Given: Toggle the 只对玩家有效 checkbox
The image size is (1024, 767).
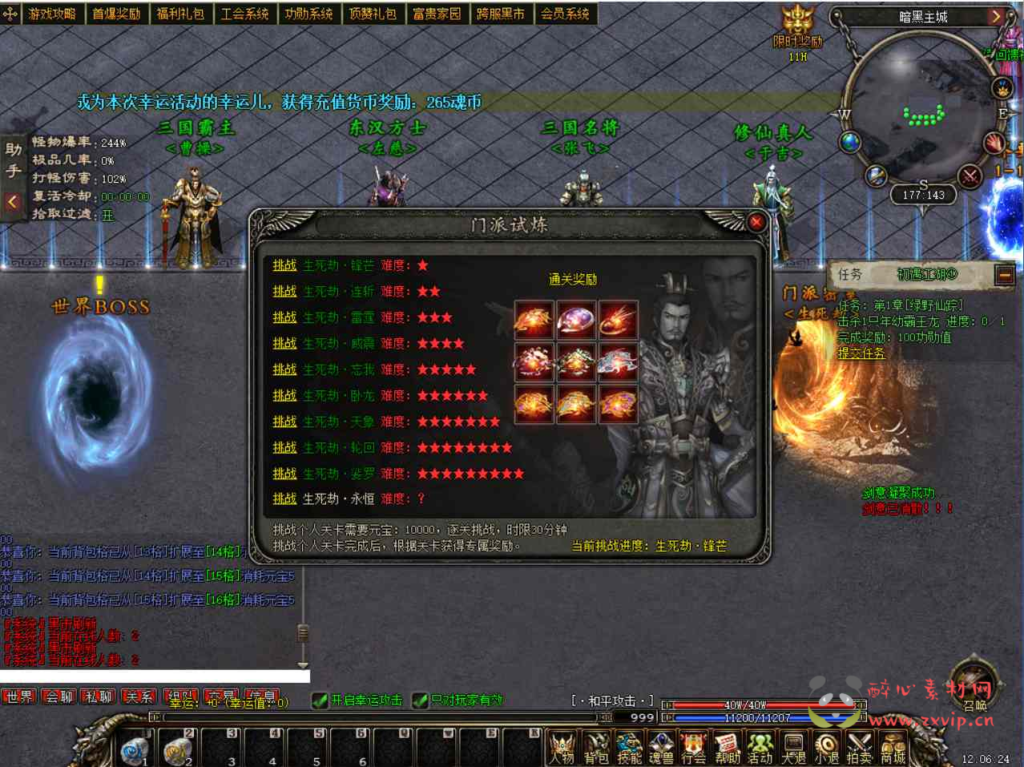Looking at the screenshot, I should coord(420,700).
